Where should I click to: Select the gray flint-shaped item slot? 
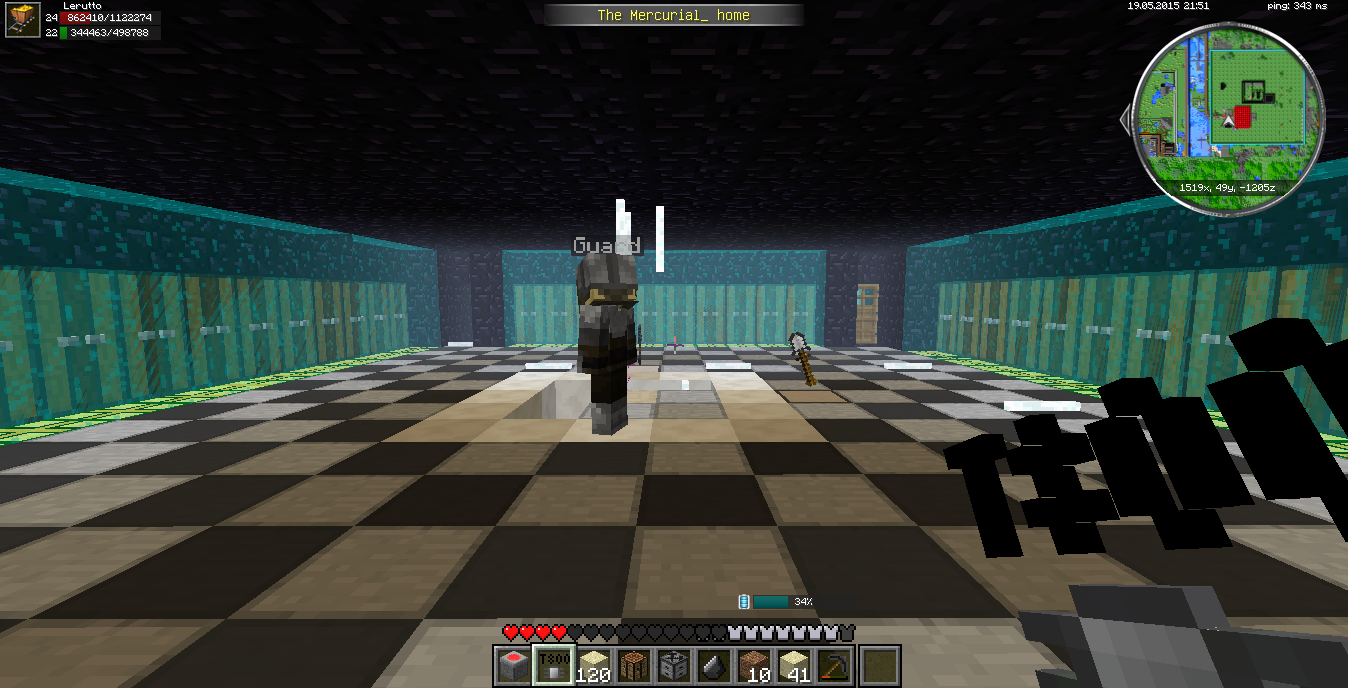click(x=713, y=666)
